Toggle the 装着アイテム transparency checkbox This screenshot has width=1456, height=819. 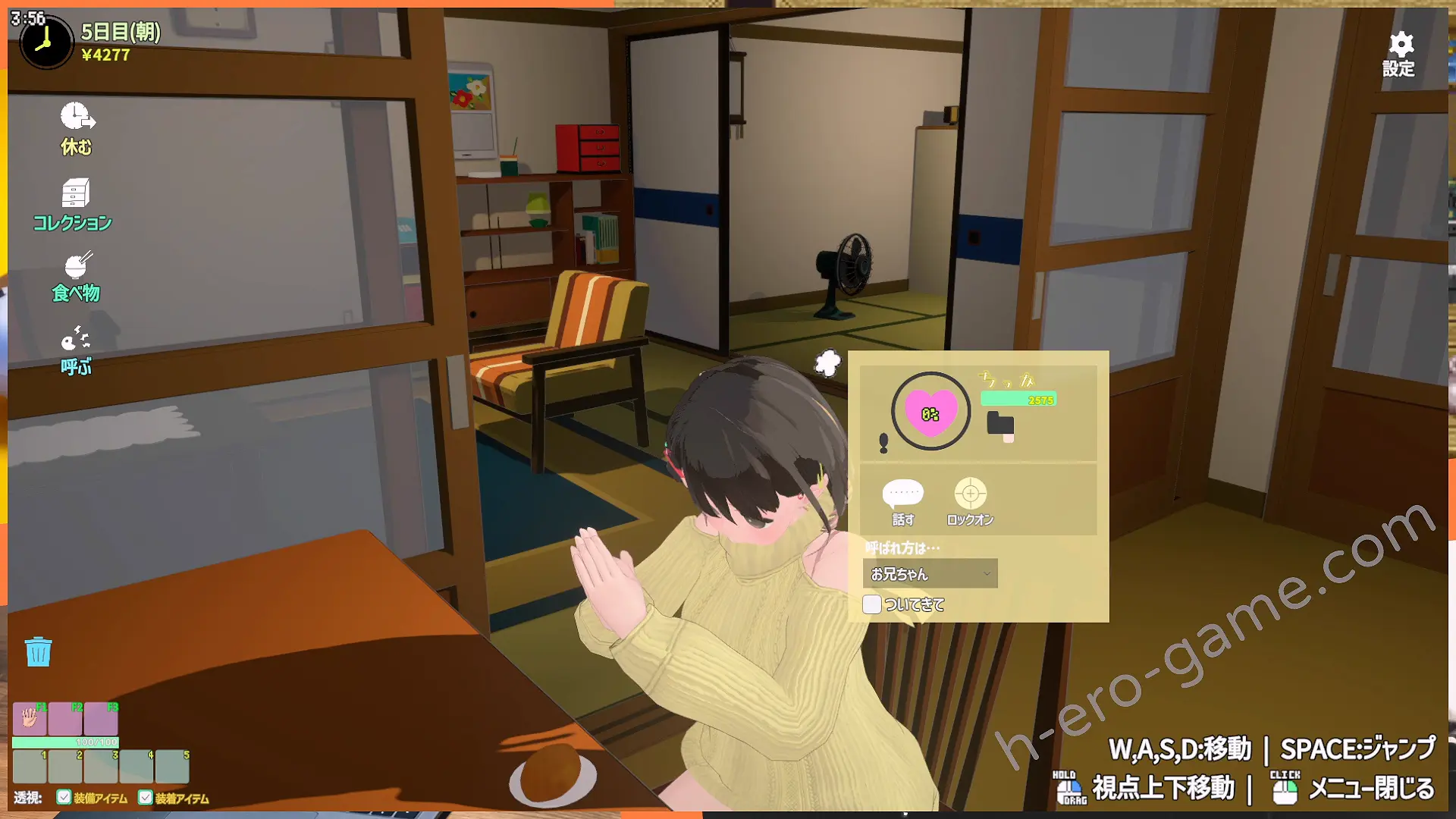[146, 797]
